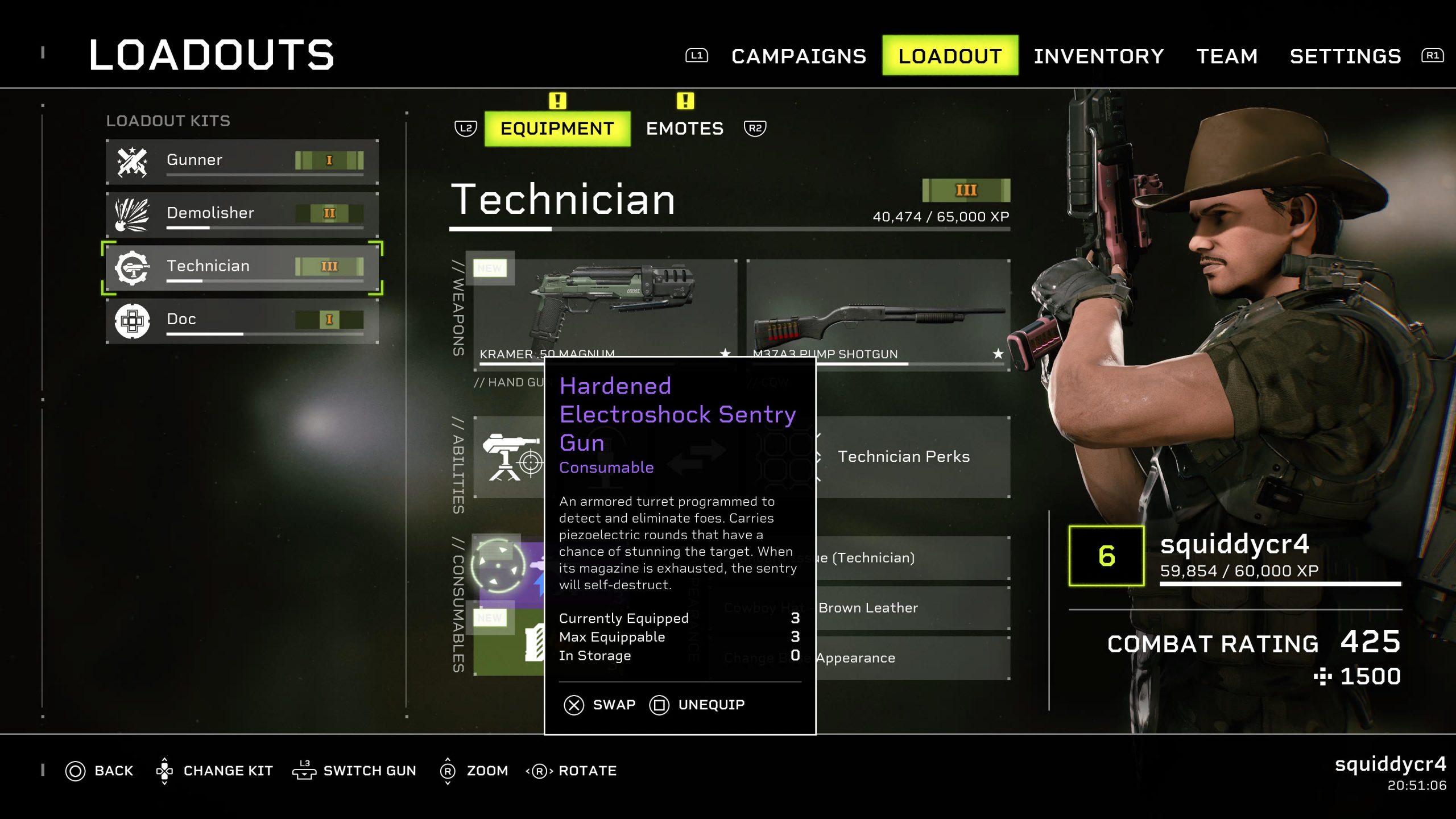Select the Demolisher loadout kit
The width and height of the screenshot is (1456, 819).
click(x=242, y=214)
